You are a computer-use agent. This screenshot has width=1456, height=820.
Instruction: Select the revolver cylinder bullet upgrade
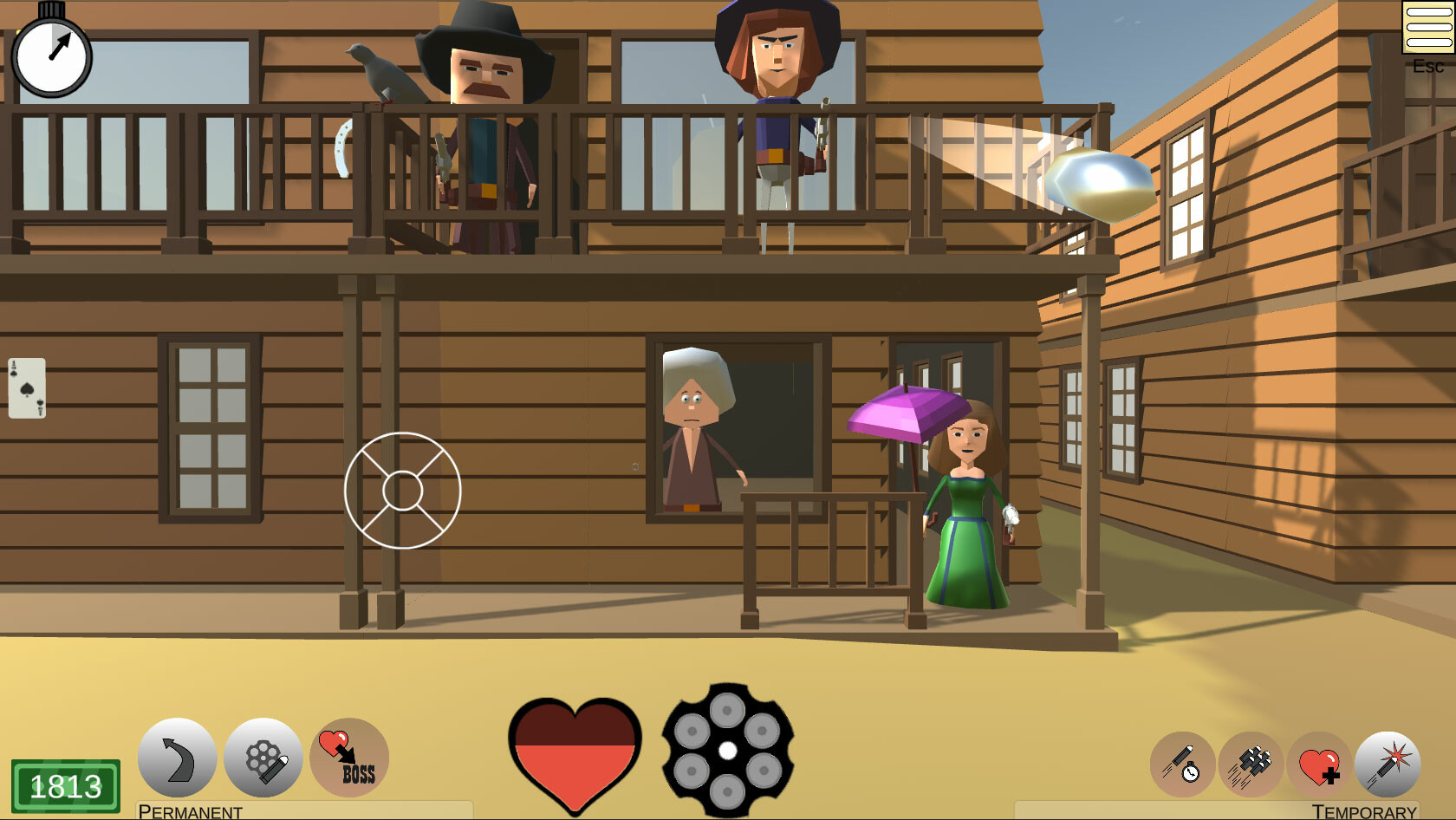click(x=263, y=758)
